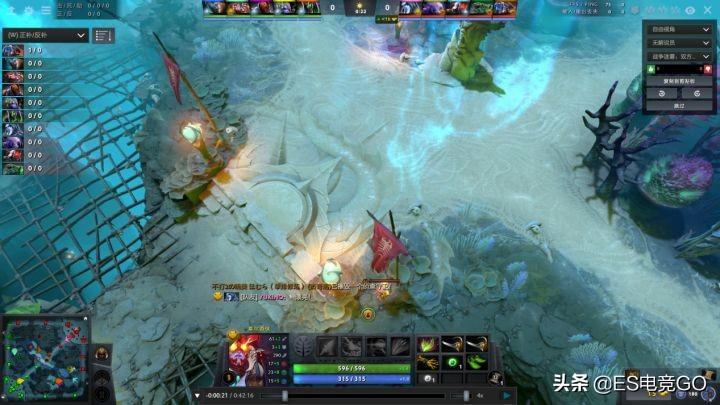Click the list sort button beside the stats dropdown
The height and width of the screenshot is (405, 720).
[103, 35]
